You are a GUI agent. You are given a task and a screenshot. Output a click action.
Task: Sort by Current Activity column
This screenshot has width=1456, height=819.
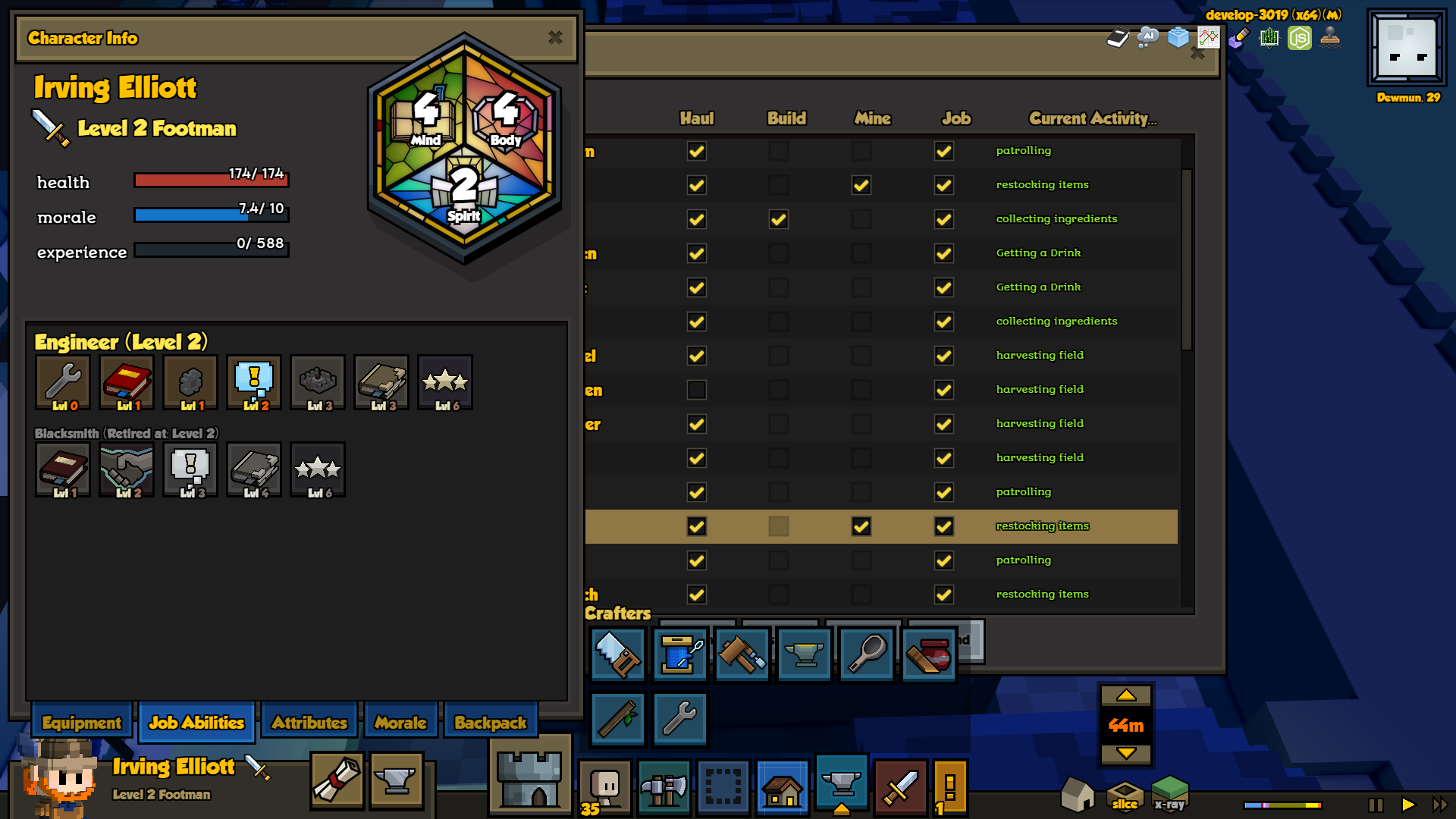point(1092,118)
